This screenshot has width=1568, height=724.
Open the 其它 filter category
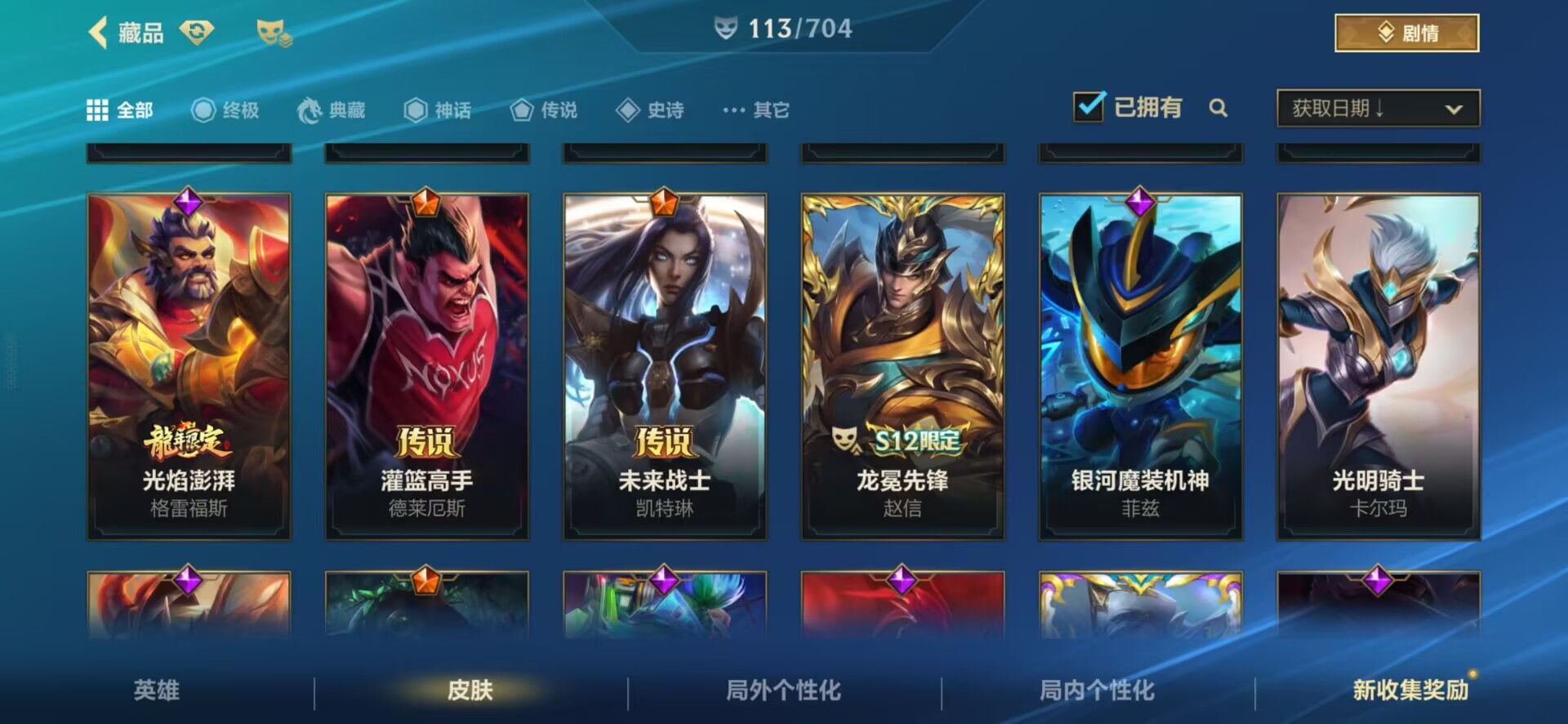click(x=756, y=109)
